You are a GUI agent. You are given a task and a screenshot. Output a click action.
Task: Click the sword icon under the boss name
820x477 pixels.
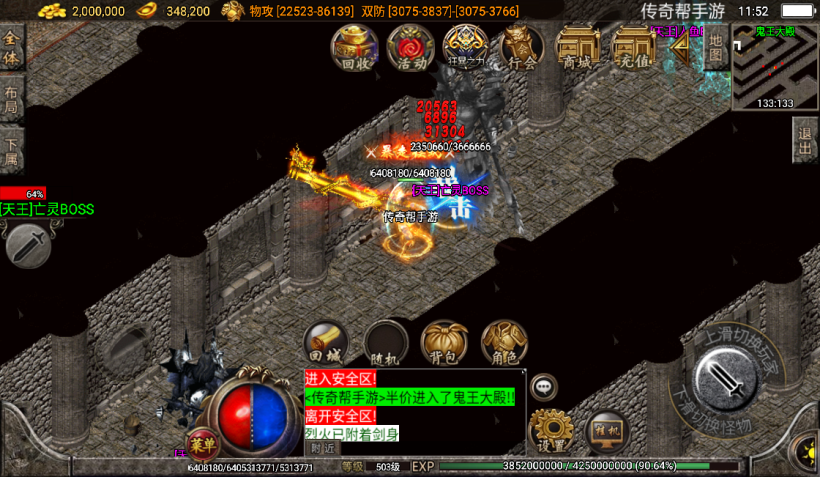(28, 244)
